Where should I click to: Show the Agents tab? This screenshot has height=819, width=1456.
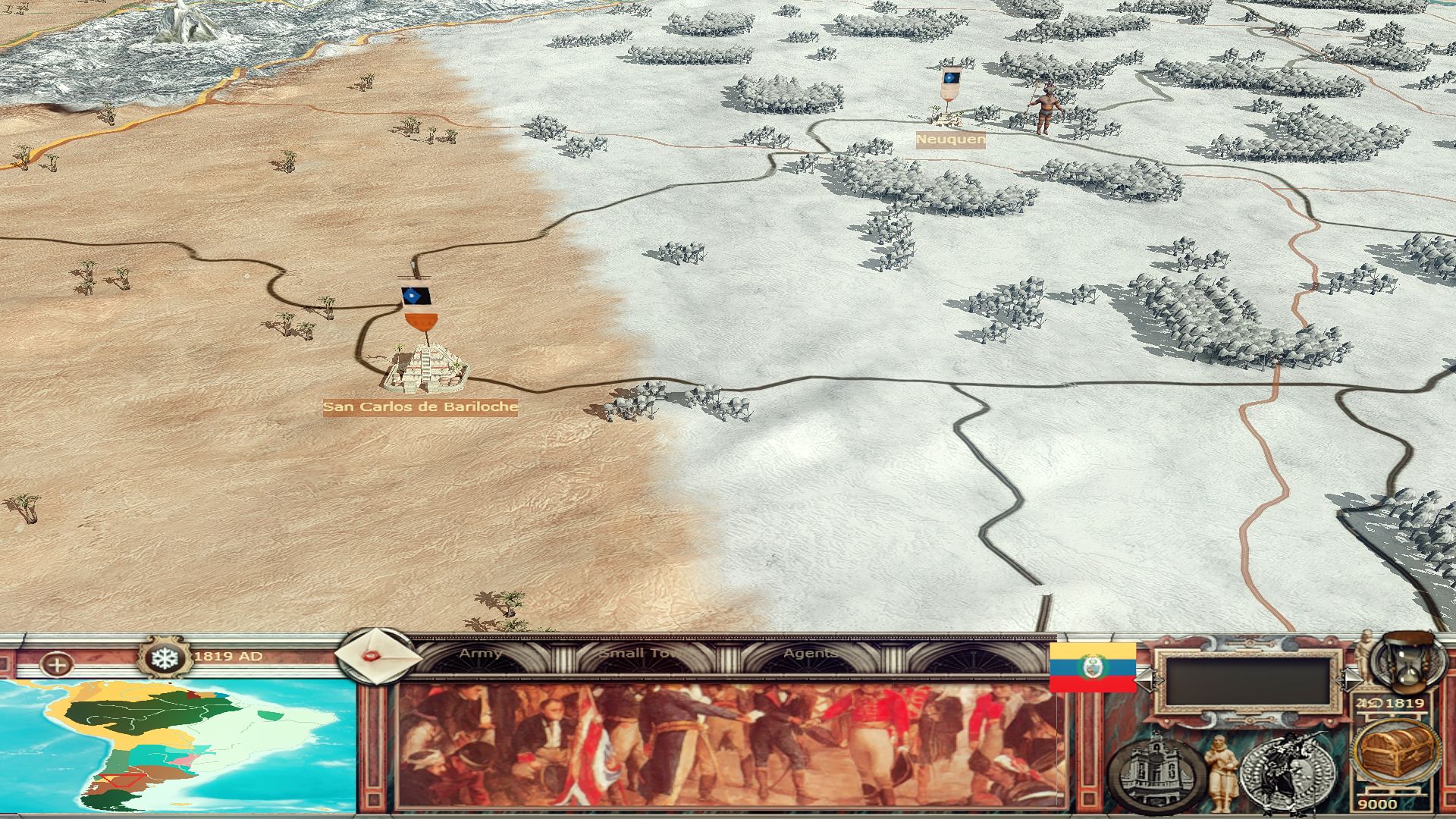point(810,654)
